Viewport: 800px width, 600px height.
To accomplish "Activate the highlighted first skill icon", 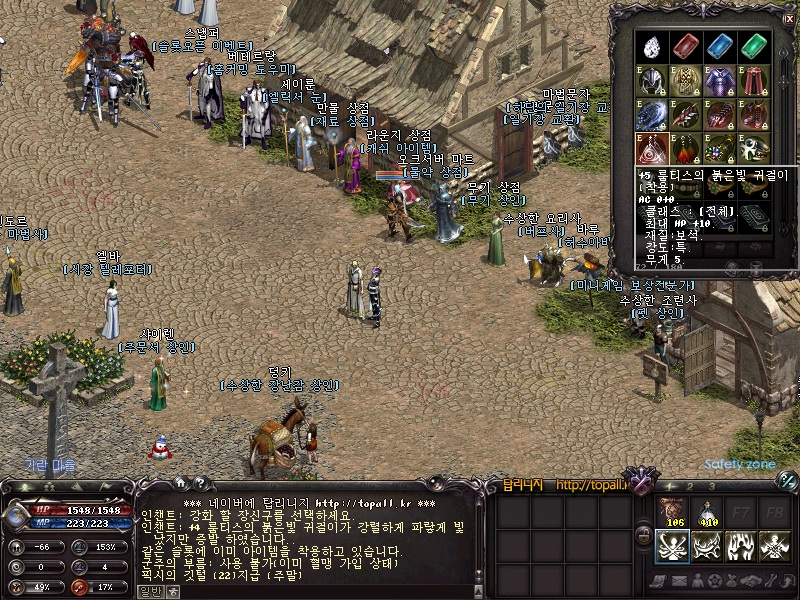I will (x=672, y=547).
